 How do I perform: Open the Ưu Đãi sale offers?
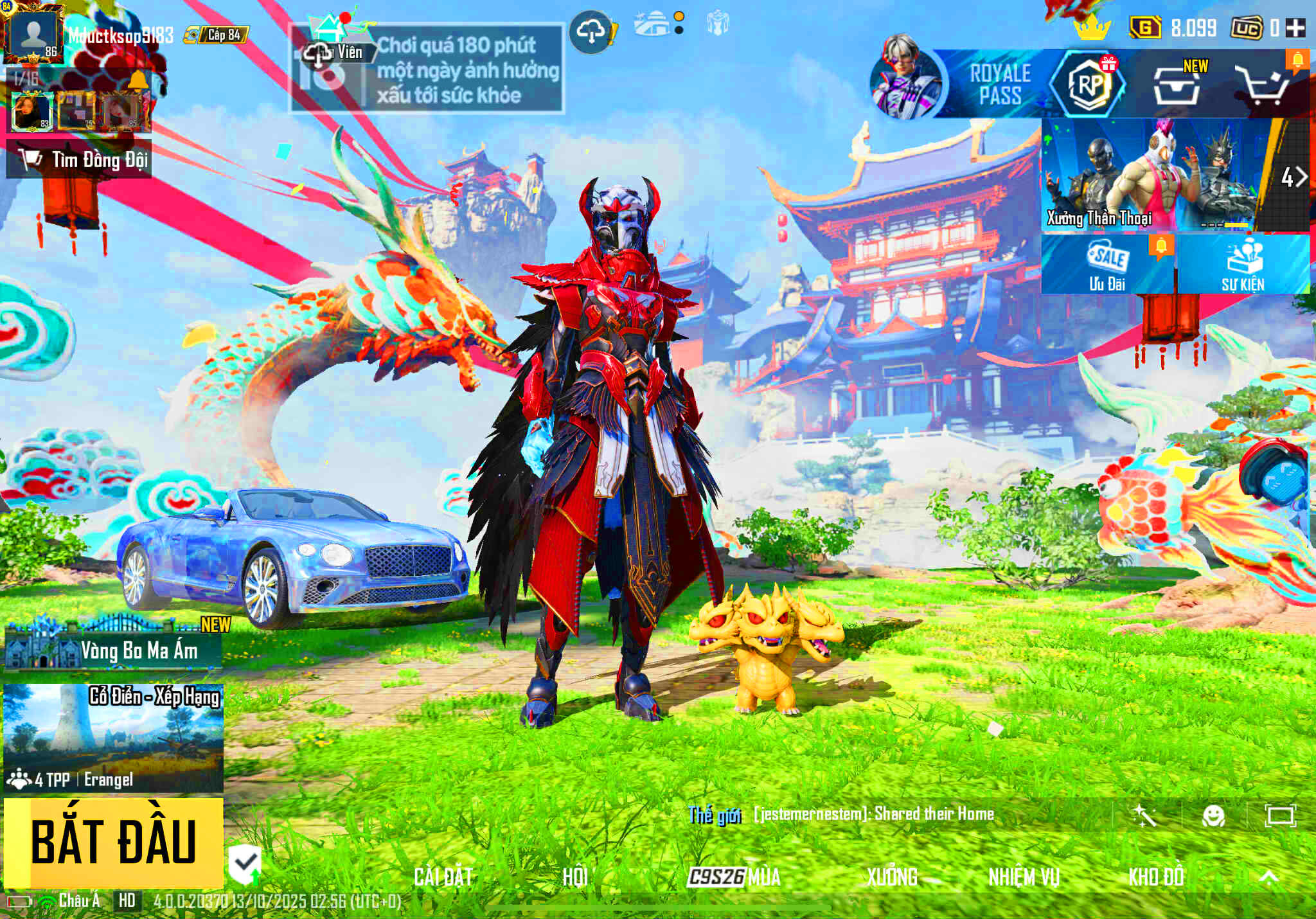pyautogui.click(x=1108, y=264)
